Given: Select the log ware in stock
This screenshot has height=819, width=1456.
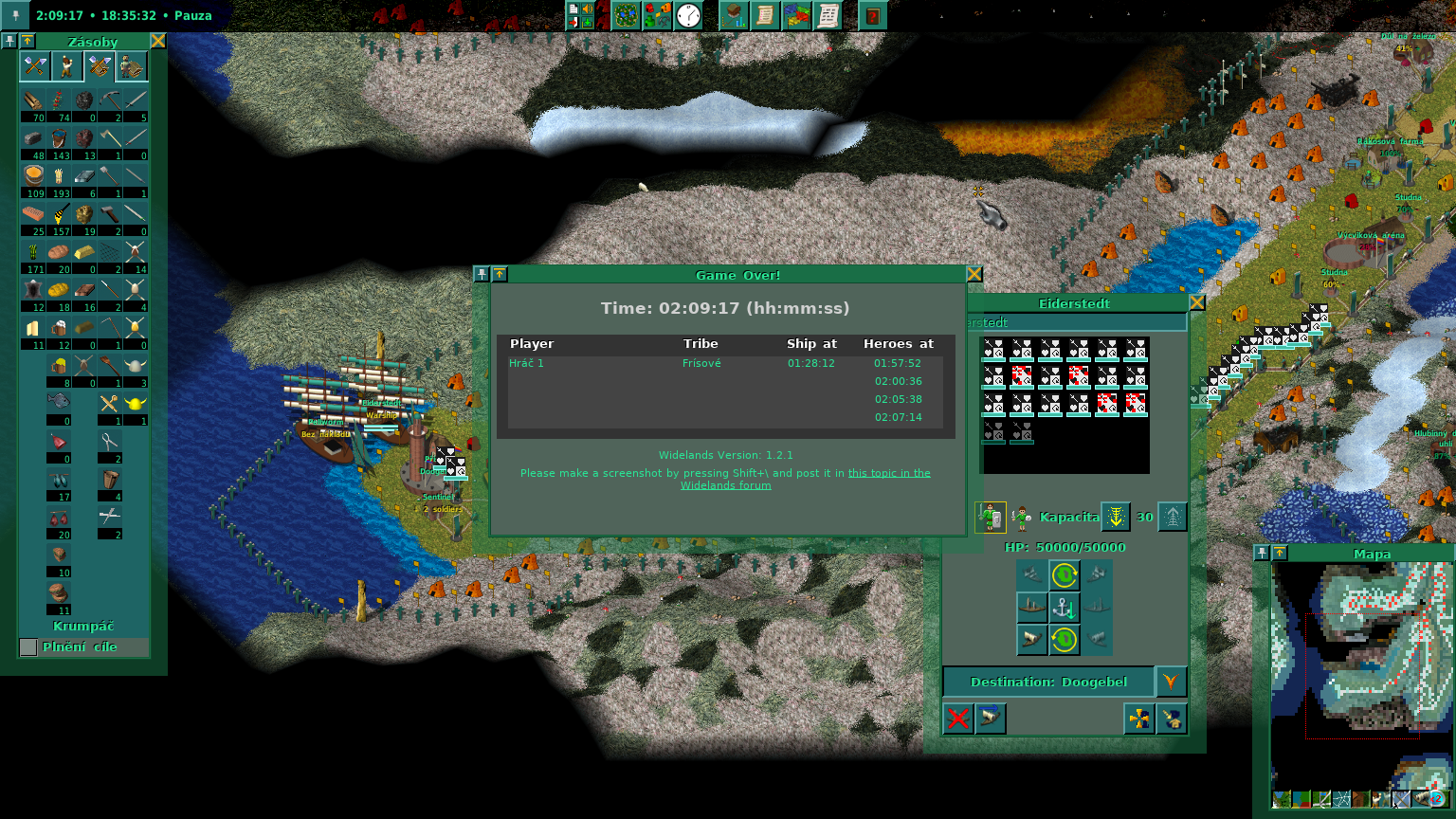Looking at the screenshot, I should [x=33, y=100].
